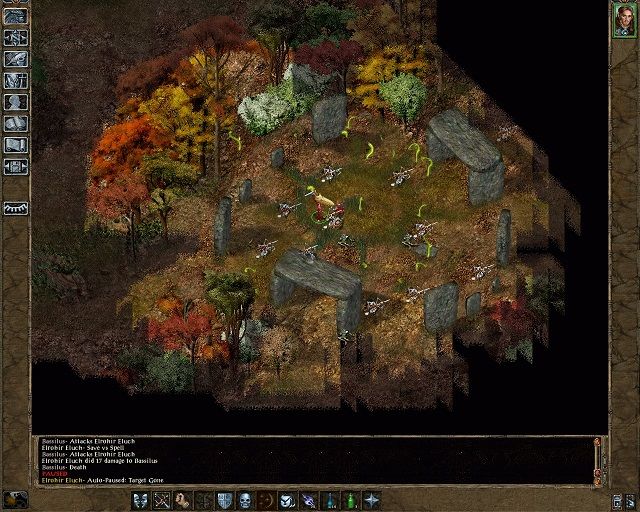Open the priest scroll
The height and width of the screenshot is (512, 640).
pyautogui.click(x=15, y=145)
